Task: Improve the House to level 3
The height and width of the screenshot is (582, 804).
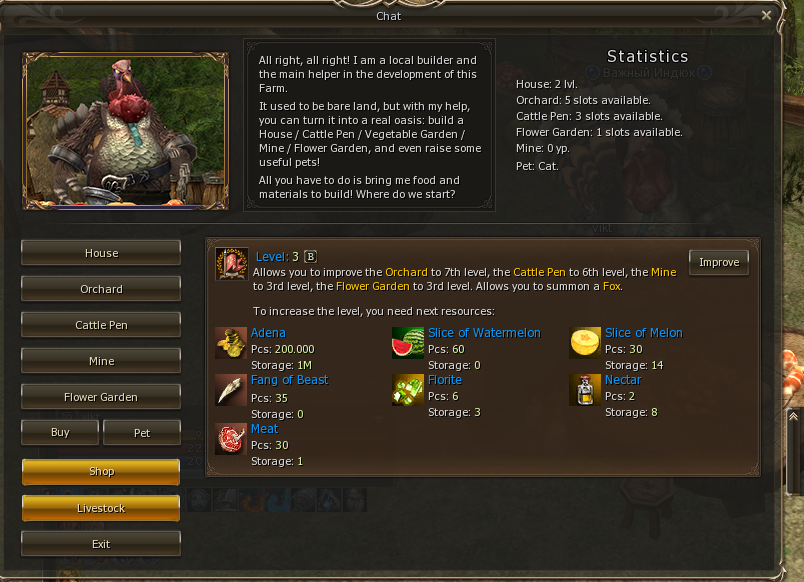Action: [718, 262]
